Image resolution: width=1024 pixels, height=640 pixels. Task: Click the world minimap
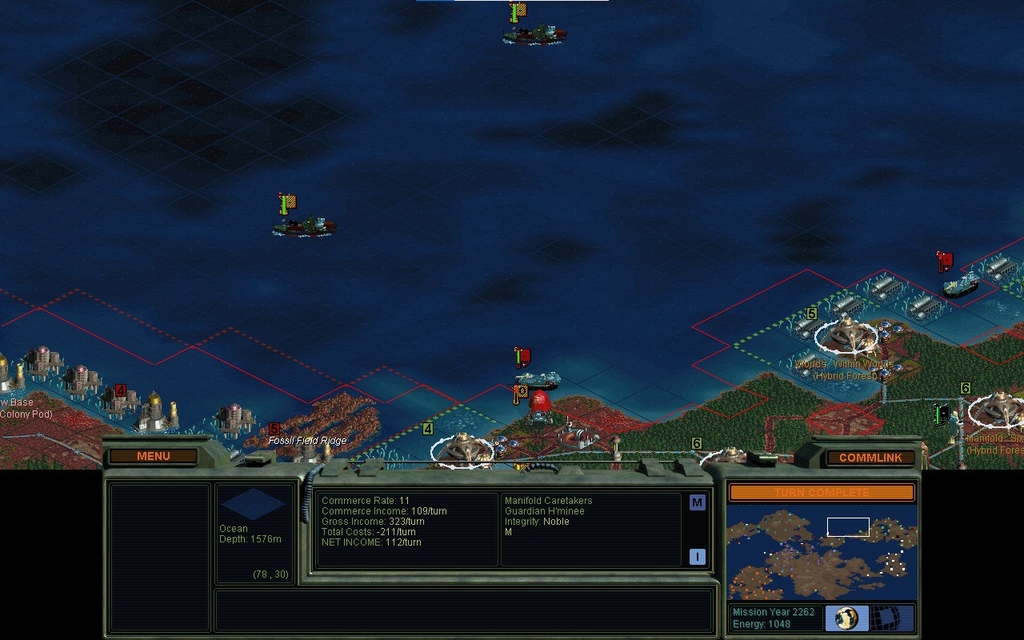pyautogui.click(x=820, y=552)
